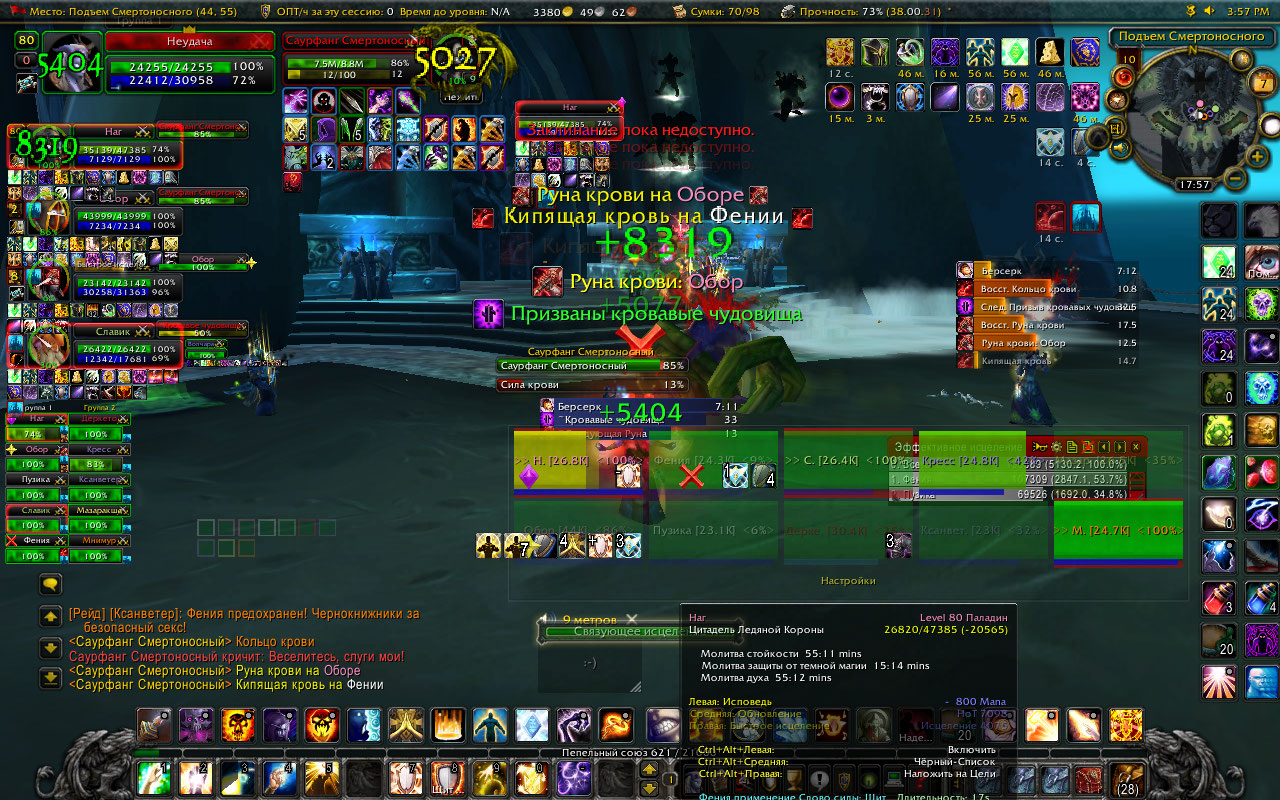Activate the glowing blue humanoid ability icon
The image size is (1280, 800).
489,724
